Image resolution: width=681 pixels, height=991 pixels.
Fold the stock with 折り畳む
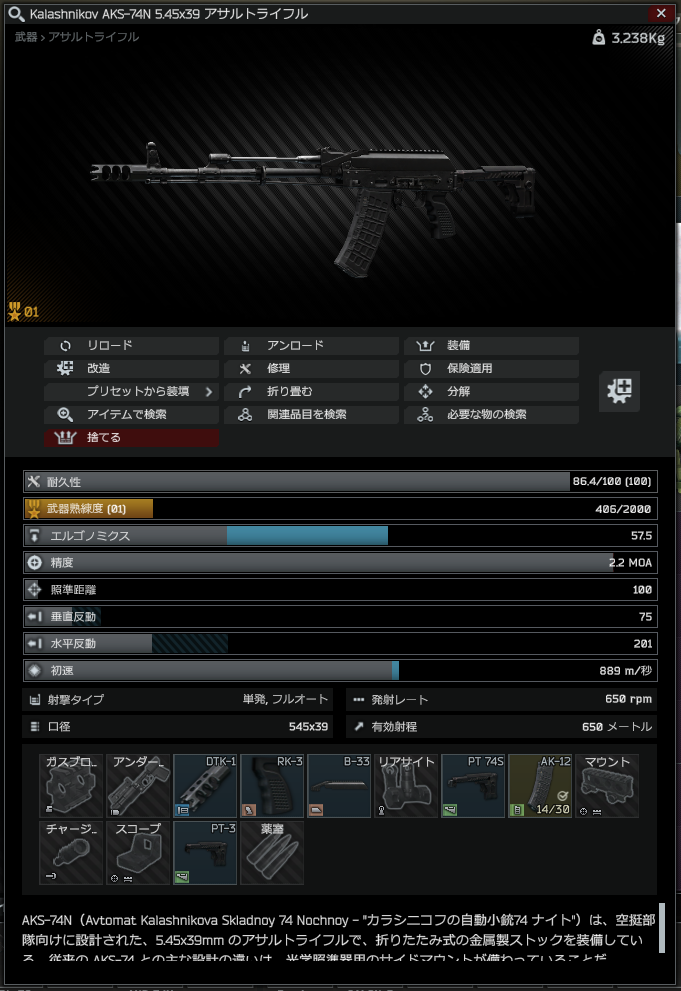pos(311,392)
